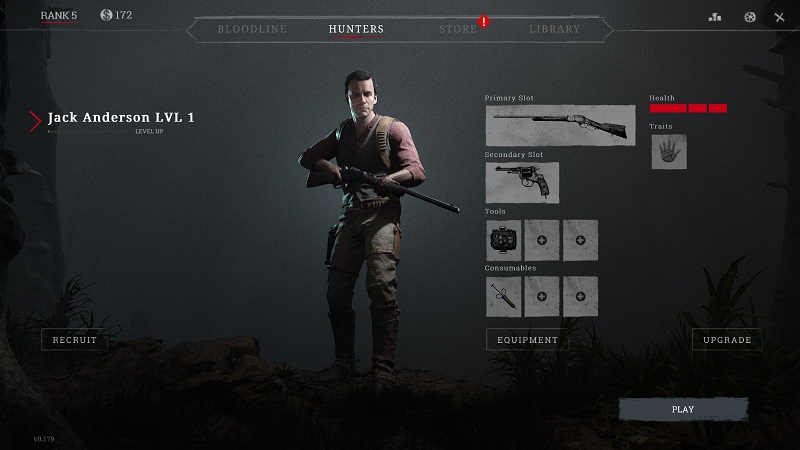Viewport: 800px width, 450px height.
Task: Start the match with Play
Action: pos(683,409)
